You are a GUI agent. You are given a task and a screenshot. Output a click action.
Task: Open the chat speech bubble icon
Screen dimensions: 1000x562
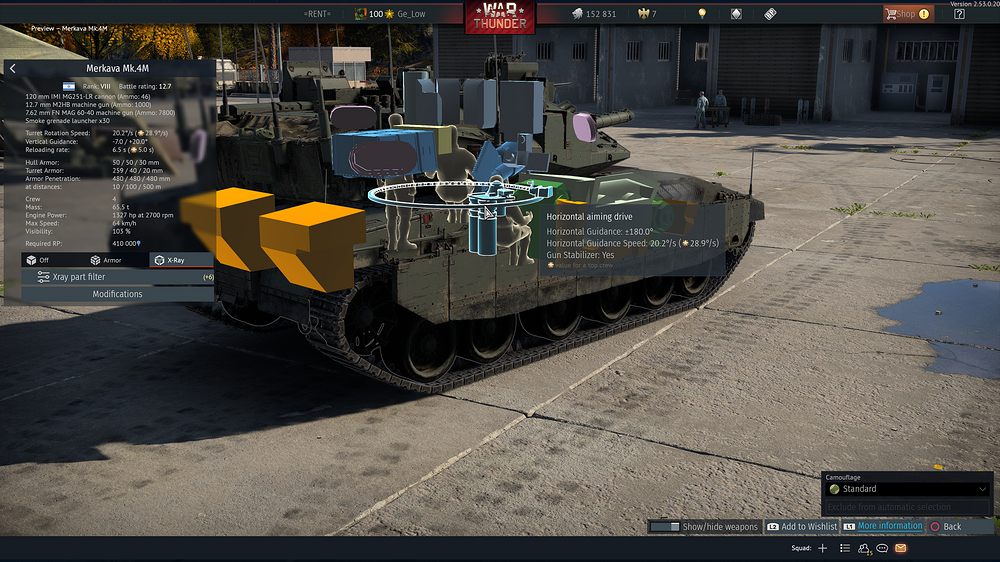coord(882,548)
